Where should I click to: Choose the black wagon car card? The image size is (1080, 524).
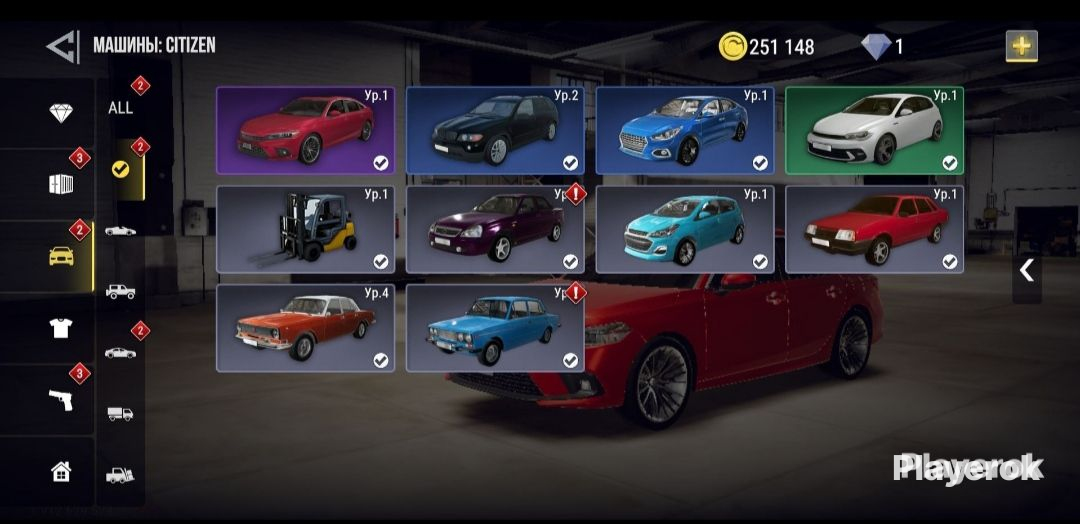coord(495,130)
